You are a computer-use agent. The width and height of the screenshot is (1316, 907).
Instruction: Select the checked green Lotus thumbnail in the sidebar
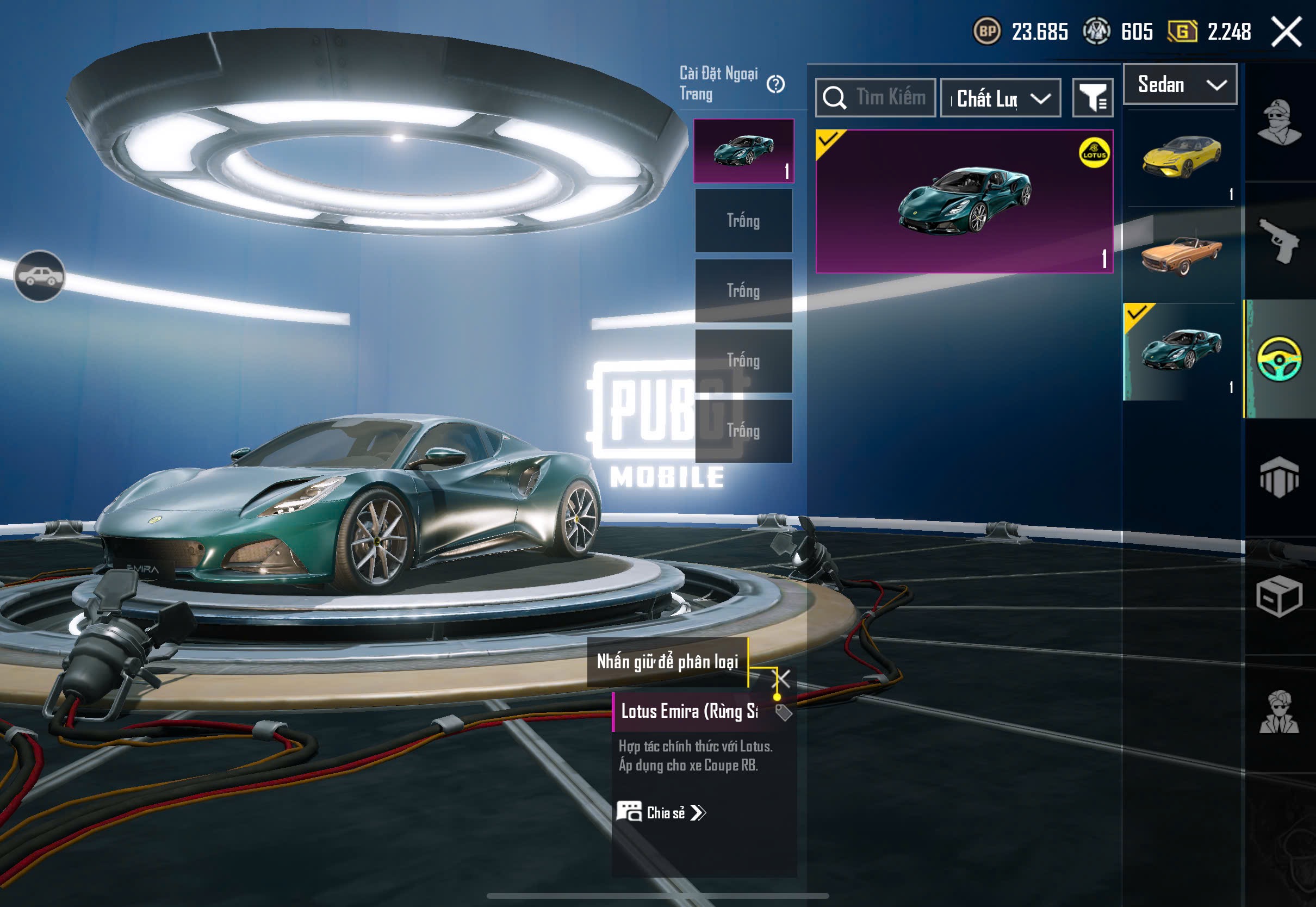[x=1181, y=351]
